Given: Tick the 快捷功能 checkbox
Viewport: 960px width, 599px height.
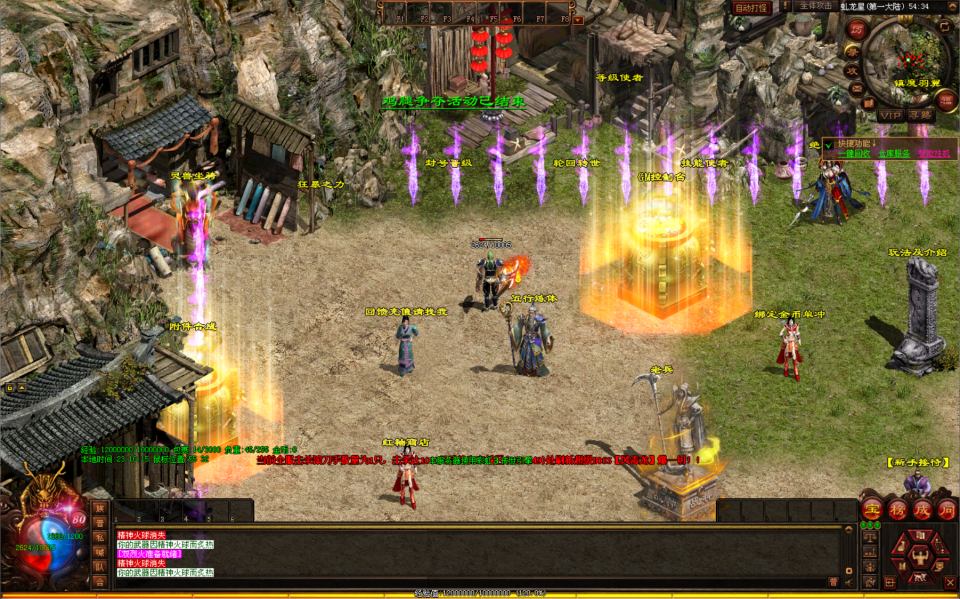Looking at the screenshot, I should (828, 145).
